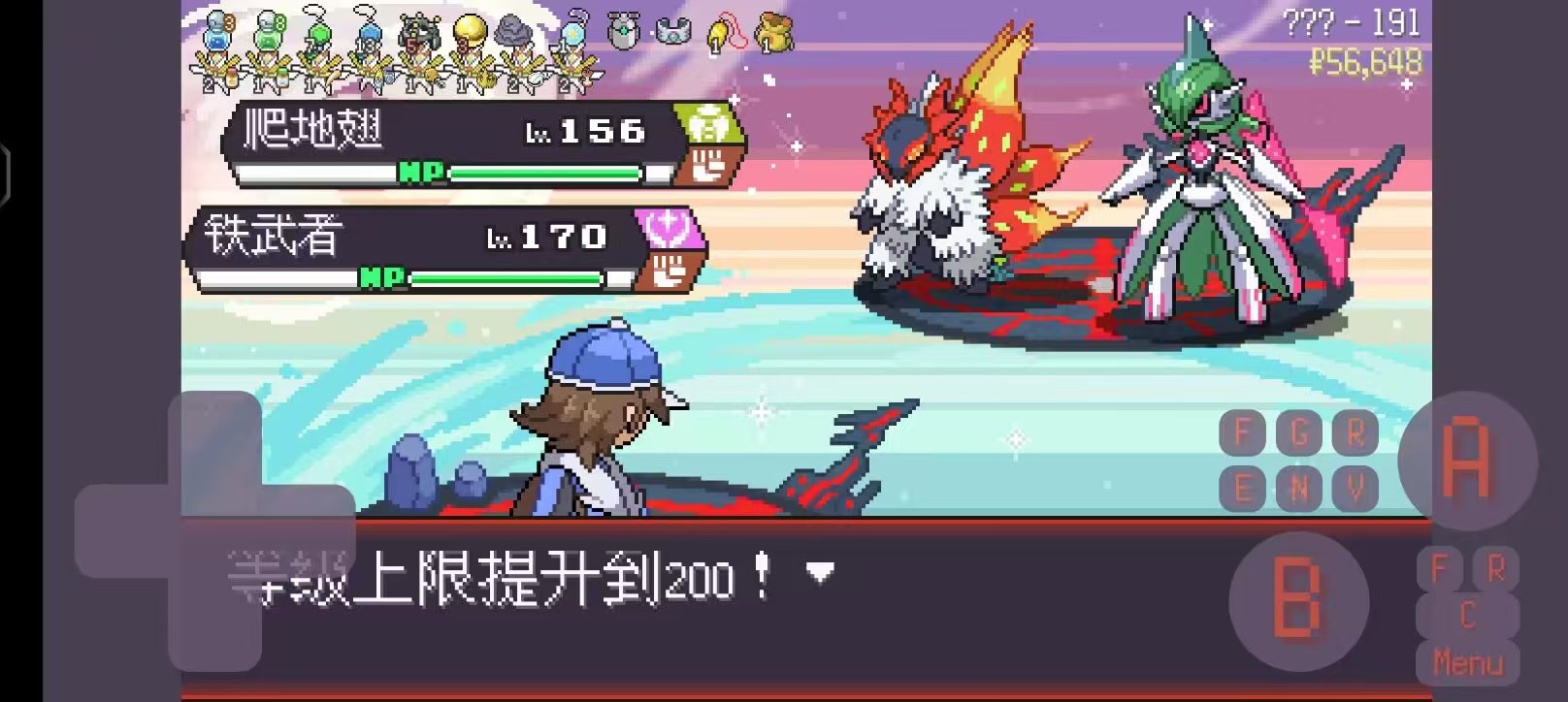Open the emulator Menu button
This screenshot has height=702, width=1568.
[1467, 663]
